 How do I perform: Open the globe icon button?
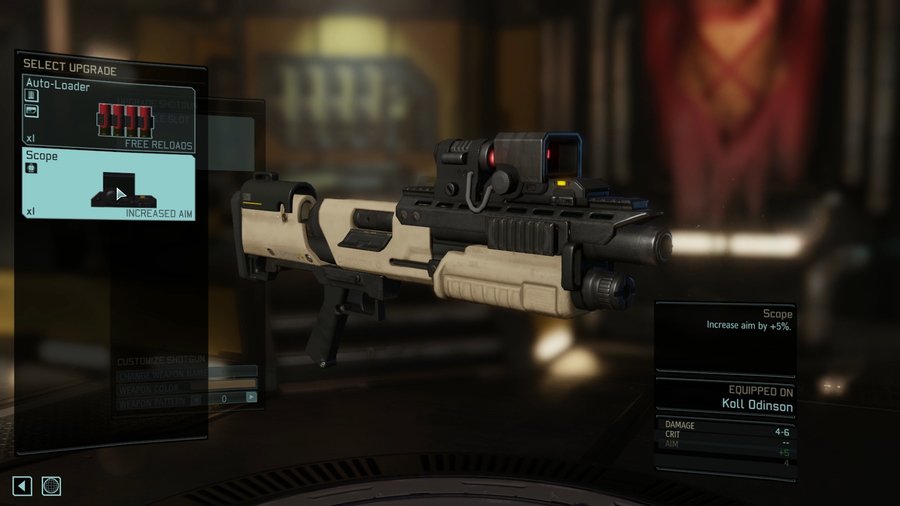(x=51, y=486)
